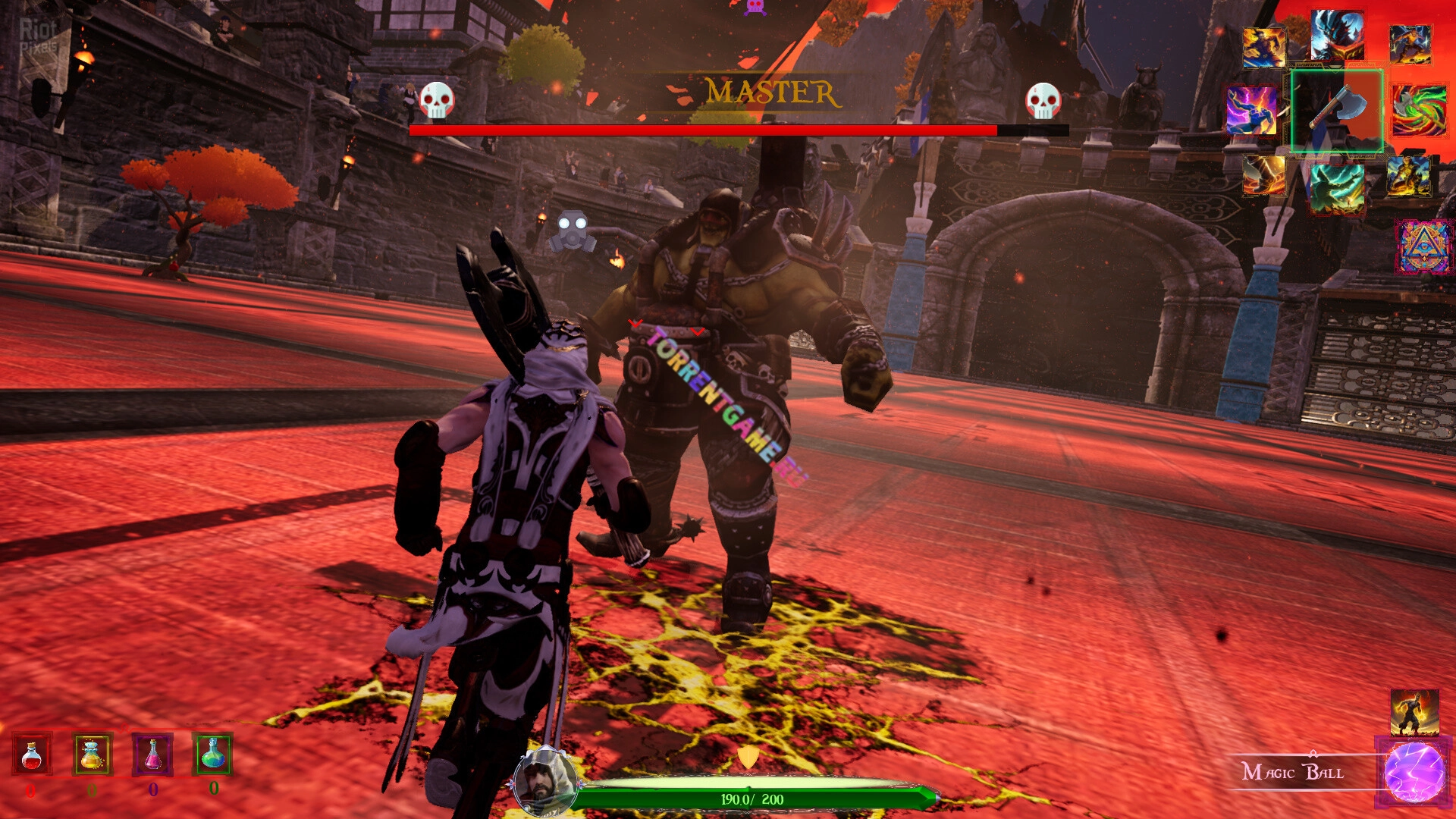Select the pink potion flask slot

[x=152, y=755]
